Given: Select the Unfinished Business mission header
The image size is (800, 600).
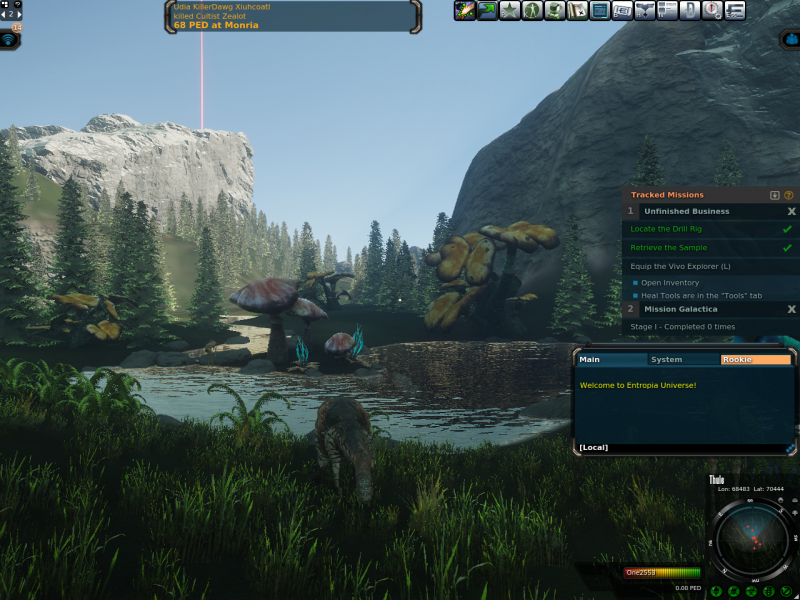Looking at the screenshot, I should click(x=686, y=212).
